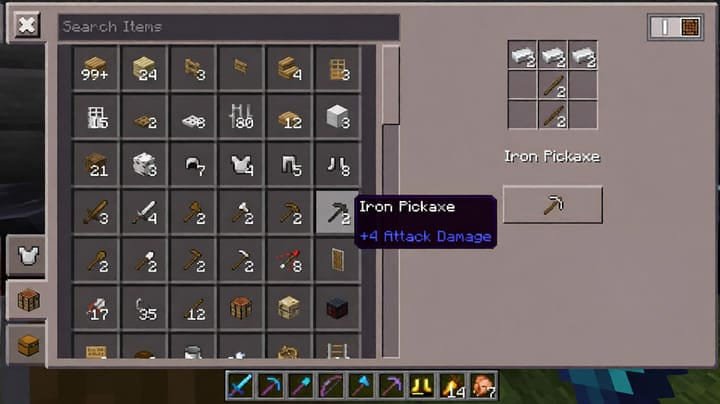This screenshot has width=720, height=404.
Task: Select the iron boots recipe
Action: pyautogui.click(x=339, y=164)
